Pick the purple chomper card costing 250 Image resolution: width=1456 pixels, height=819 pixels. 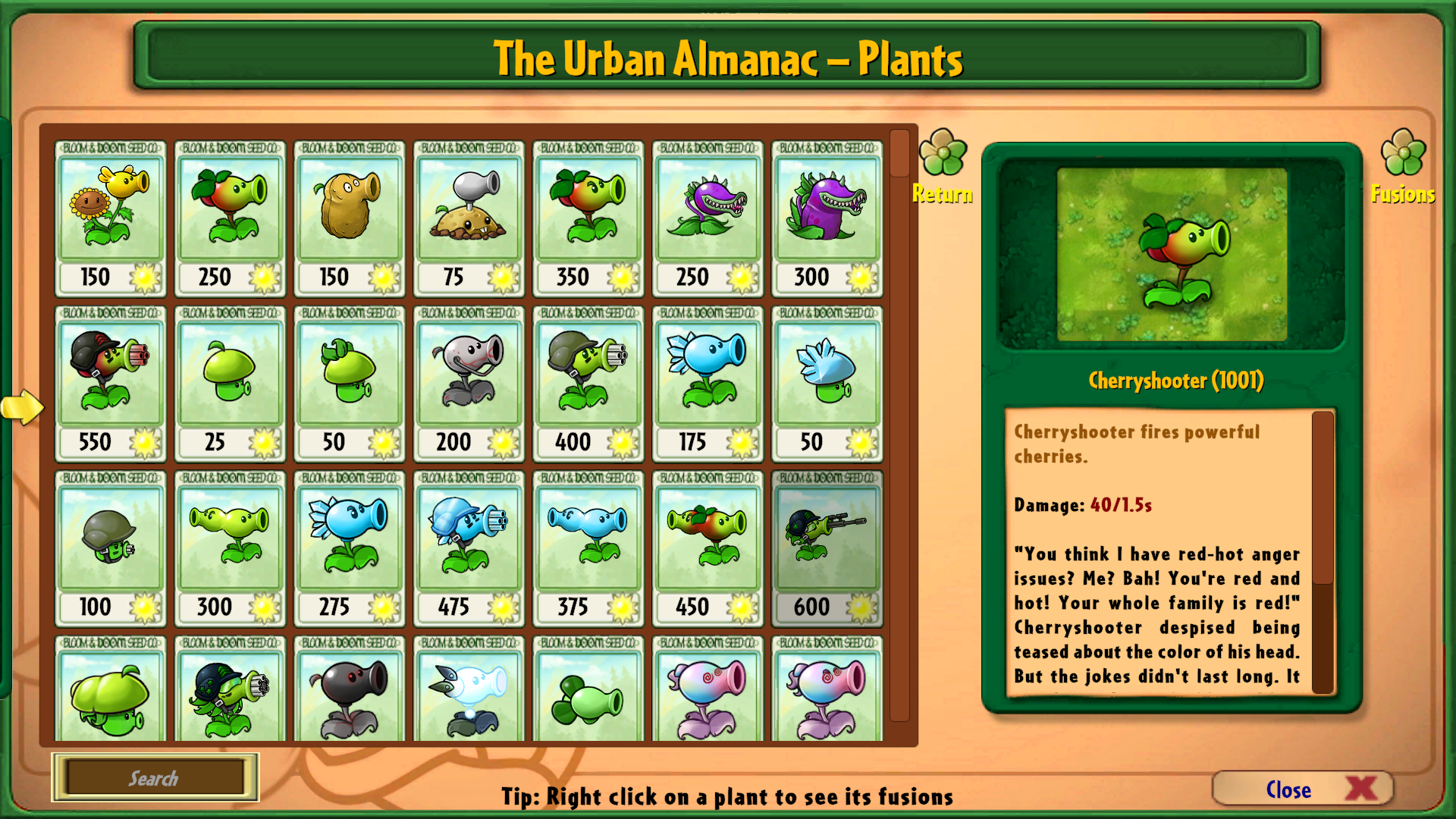(x=708, y=218)
